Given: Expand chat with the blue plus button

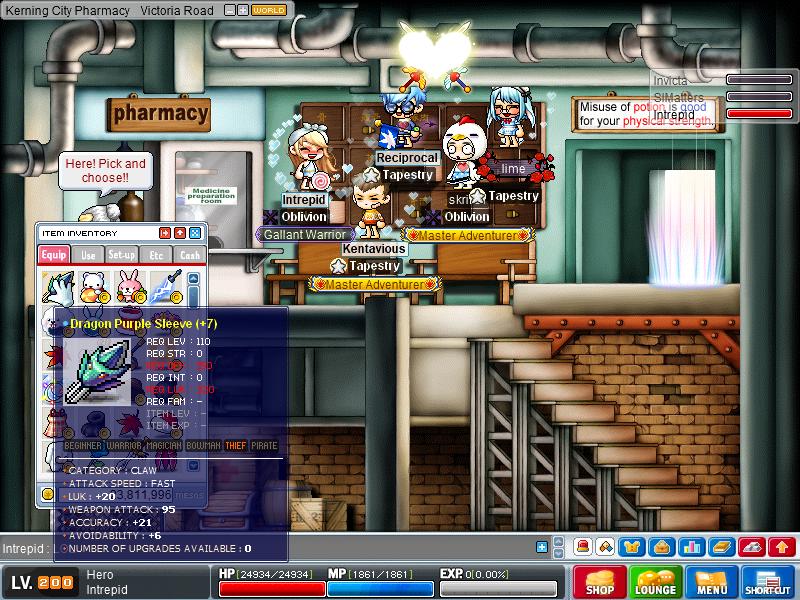Looking at the screenshot, I should (542, 547).
